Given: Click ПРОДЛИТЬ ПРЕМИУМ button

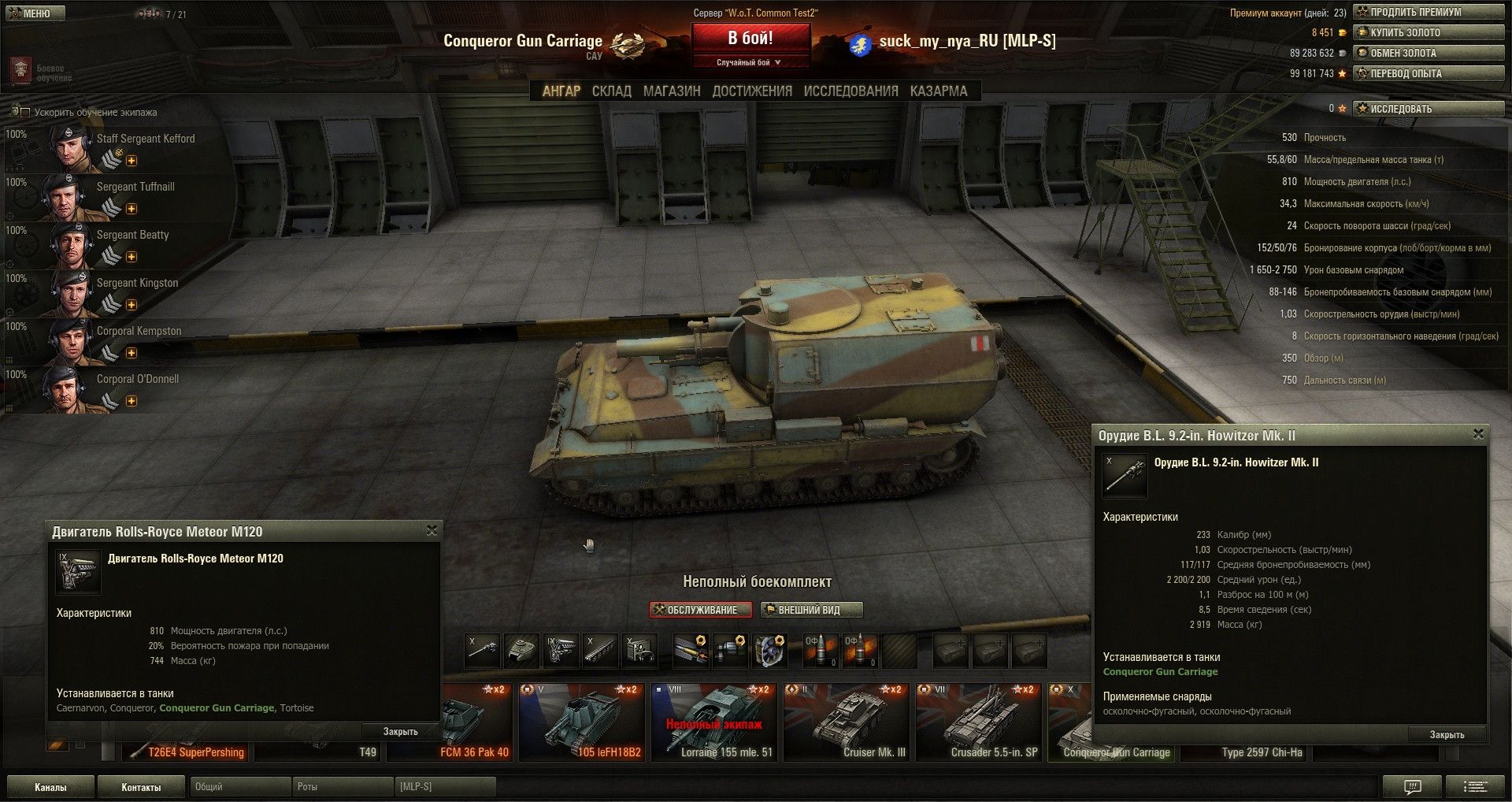Looking at the screenshot, I should [x=1428, y=12].
